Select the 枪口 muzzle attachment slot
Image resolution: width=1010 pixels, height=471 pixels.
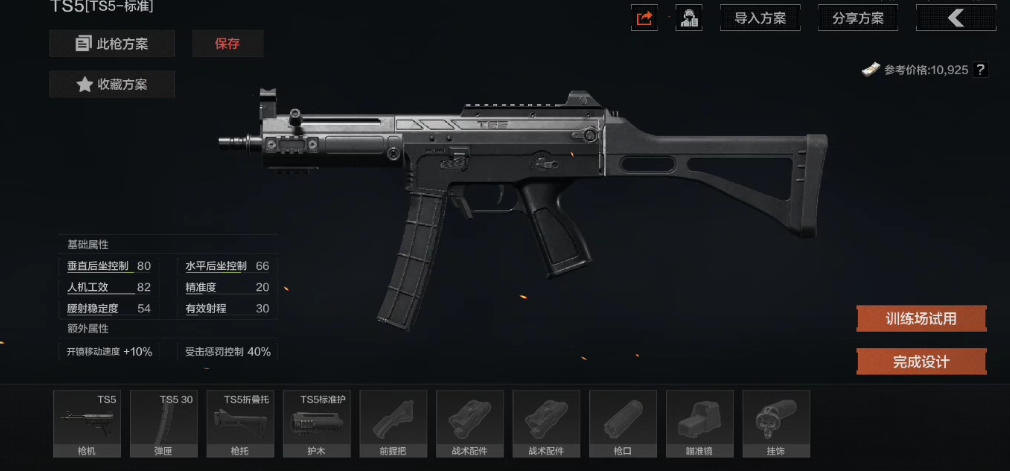click(x=622, y=424)
